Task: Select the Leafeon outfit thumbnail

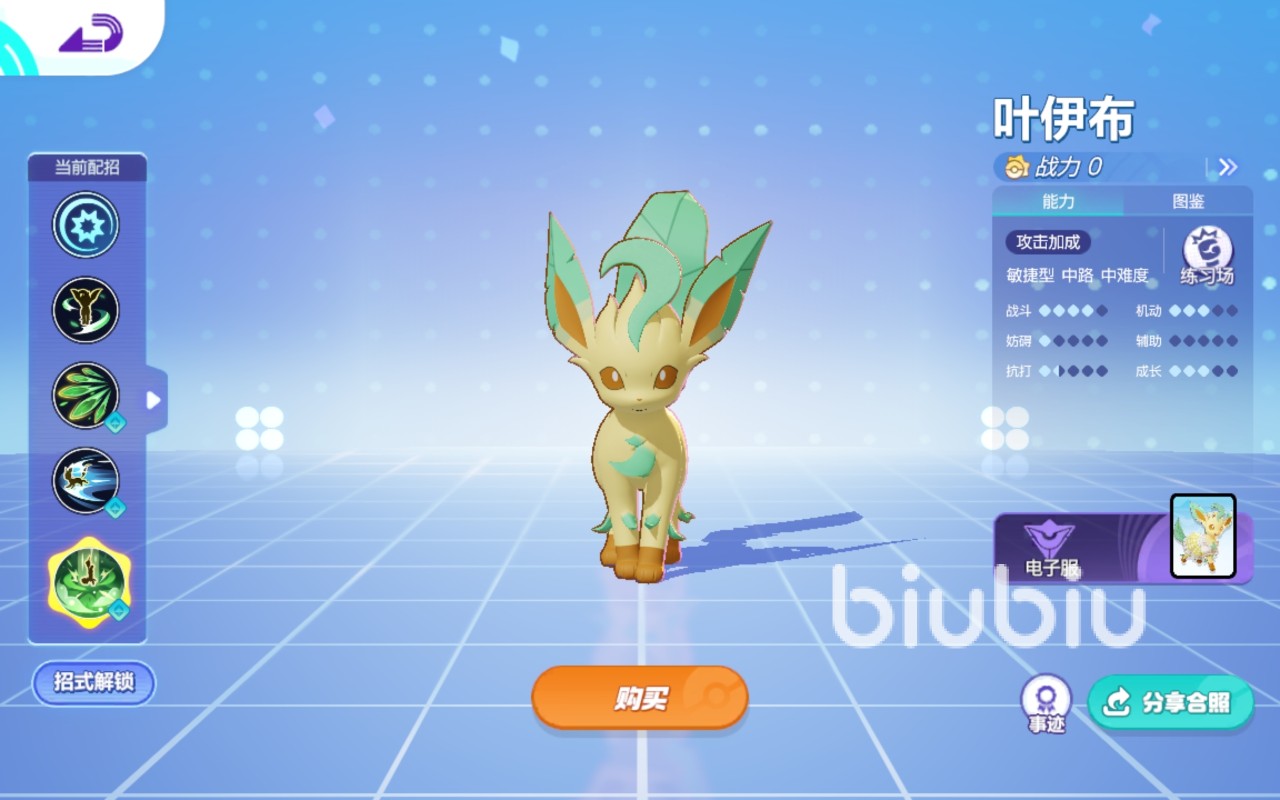Action: 1202,538
